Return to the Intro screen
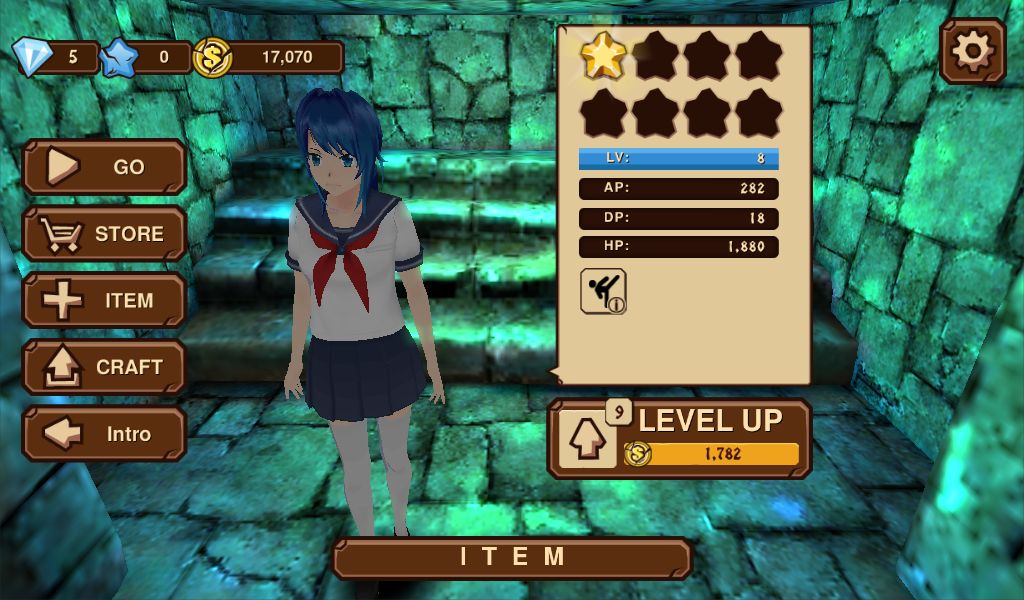The width and height of the screenshot is (1024, 600). pos(104,434)
